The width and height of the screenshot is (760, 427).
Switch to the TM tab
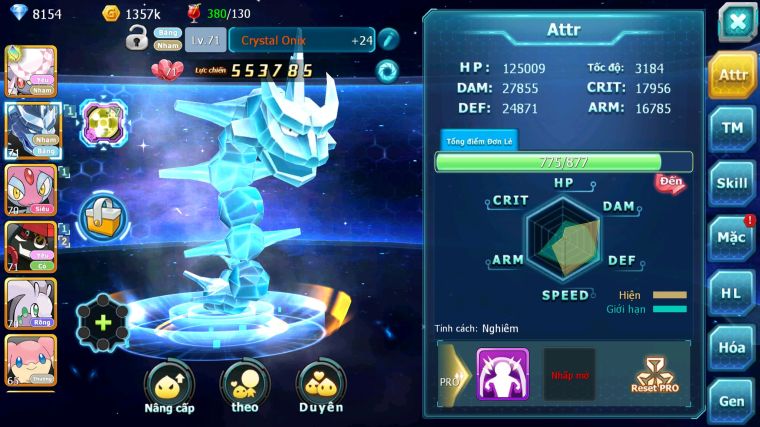point(732,128)
